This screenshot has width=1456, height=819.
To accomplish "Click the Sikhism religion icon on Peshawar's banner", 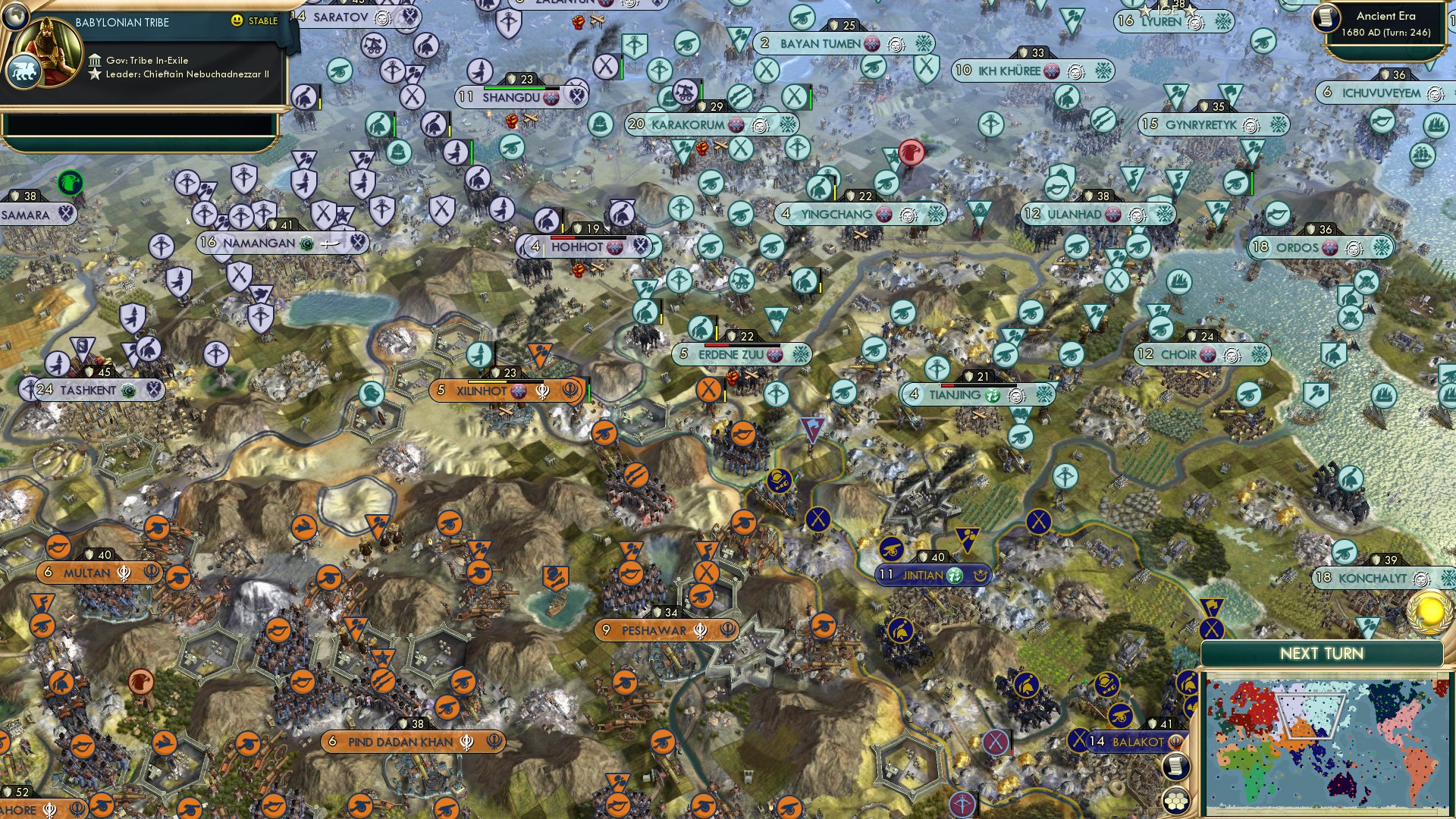I will [701, 629].
